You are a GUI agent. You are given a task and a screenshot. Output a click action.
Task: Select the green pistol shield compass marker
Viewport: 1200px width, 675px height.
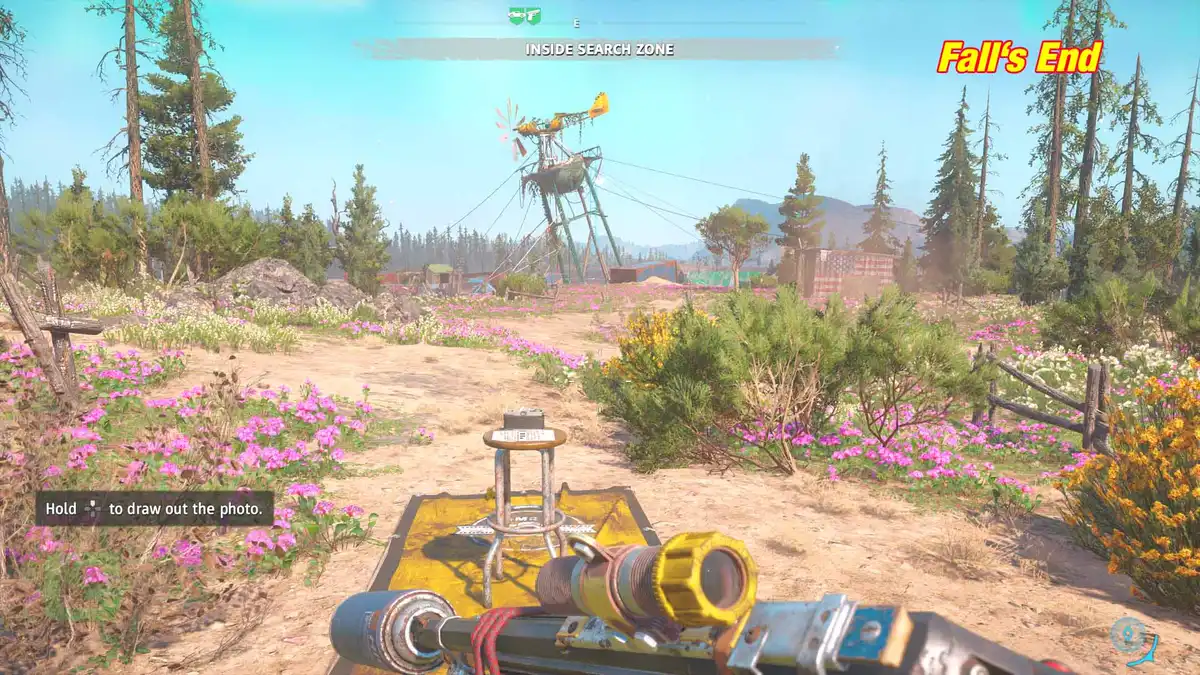point(533,16)
